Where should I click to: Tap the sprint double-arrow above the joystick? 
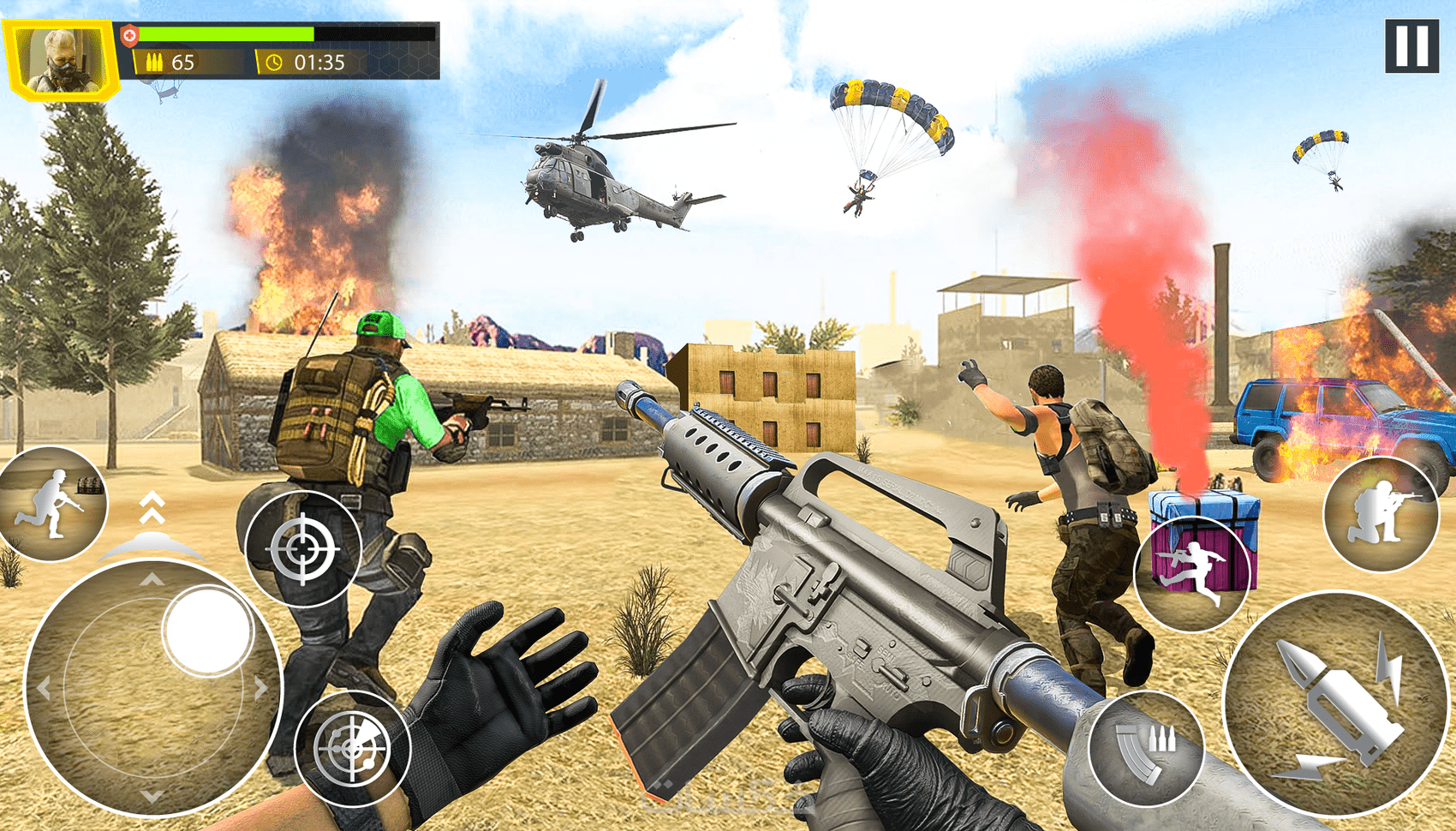152,507
